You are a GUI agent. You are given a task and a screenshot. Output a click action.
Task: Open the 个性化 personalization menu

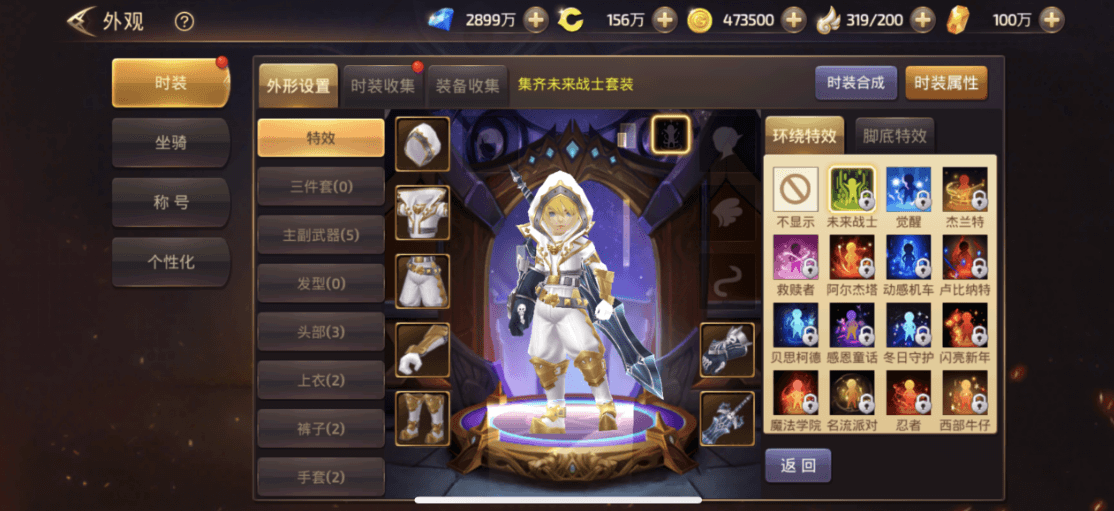click(x=170, y=262)
